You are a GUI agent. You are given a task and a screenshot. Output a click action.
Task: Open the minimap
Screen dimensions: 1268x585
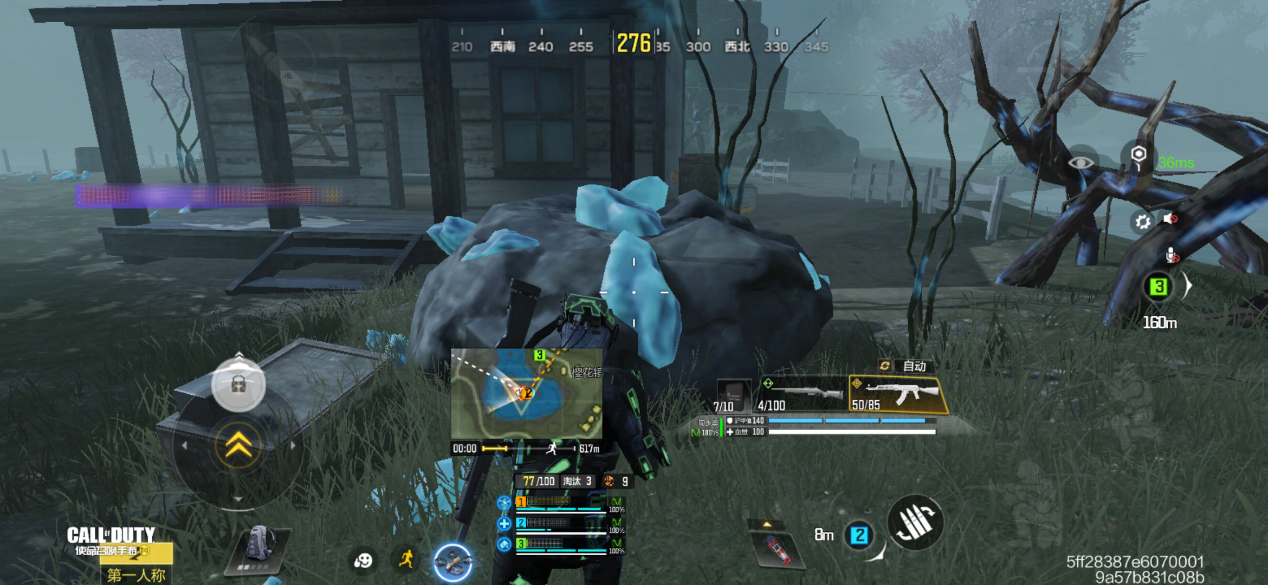pyautogui.click(x=526, y=393)
